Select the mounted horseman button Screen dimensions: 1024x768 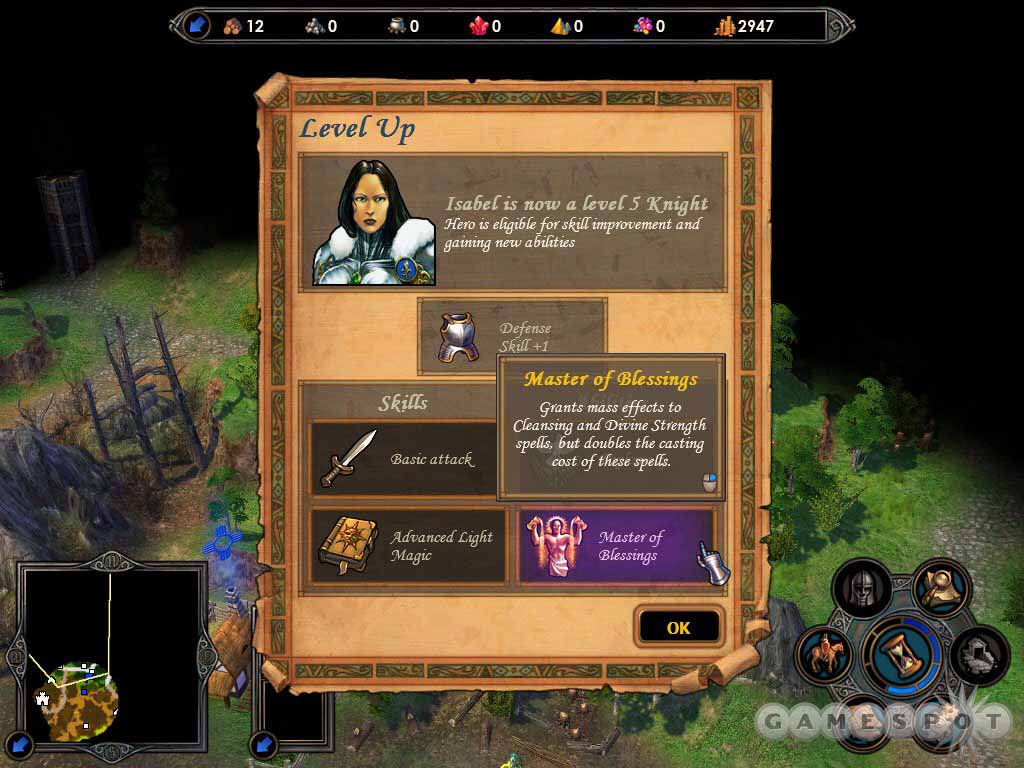click(826, 655)
